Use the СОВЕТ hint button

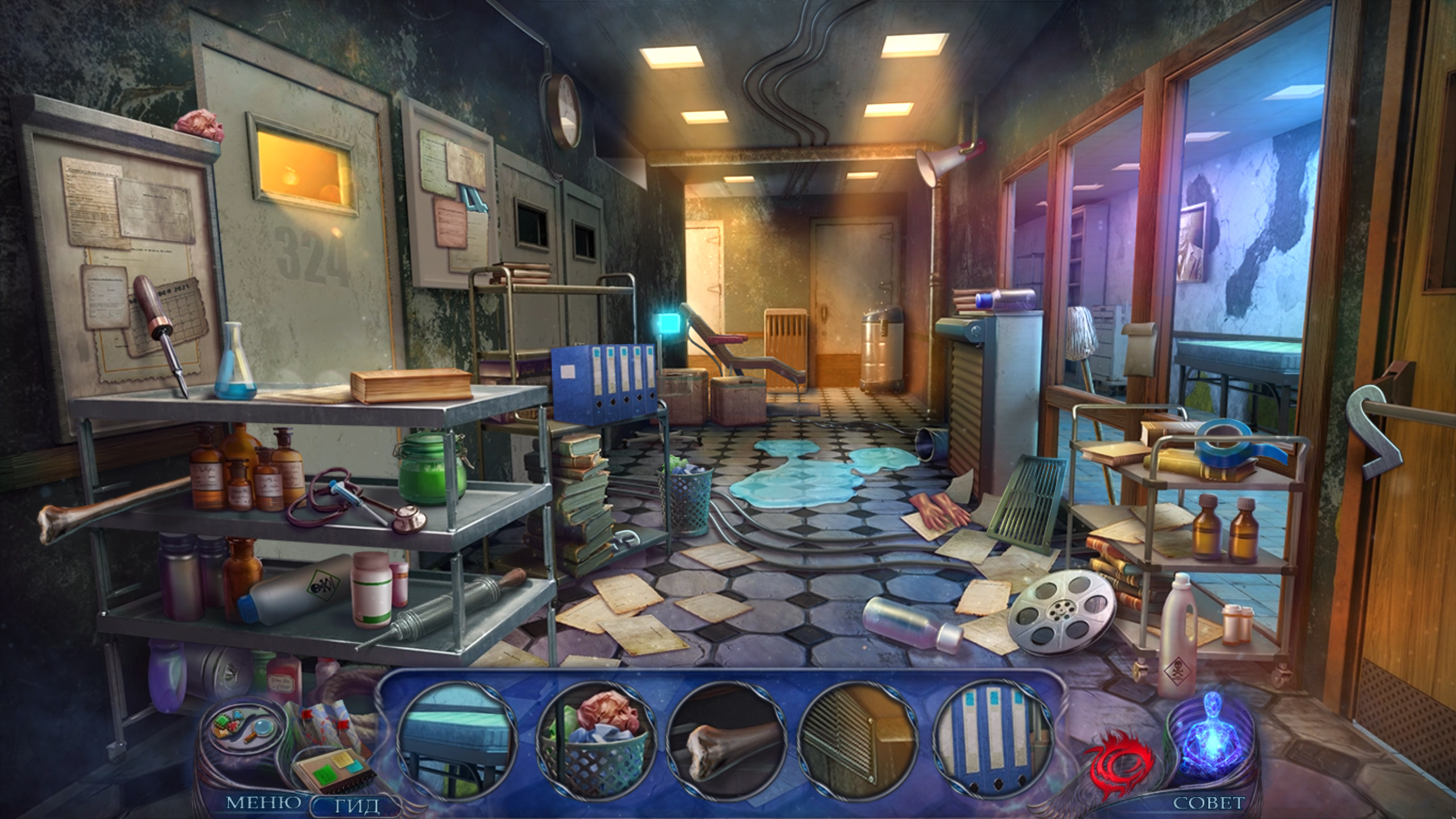(x=1209, y=803)
